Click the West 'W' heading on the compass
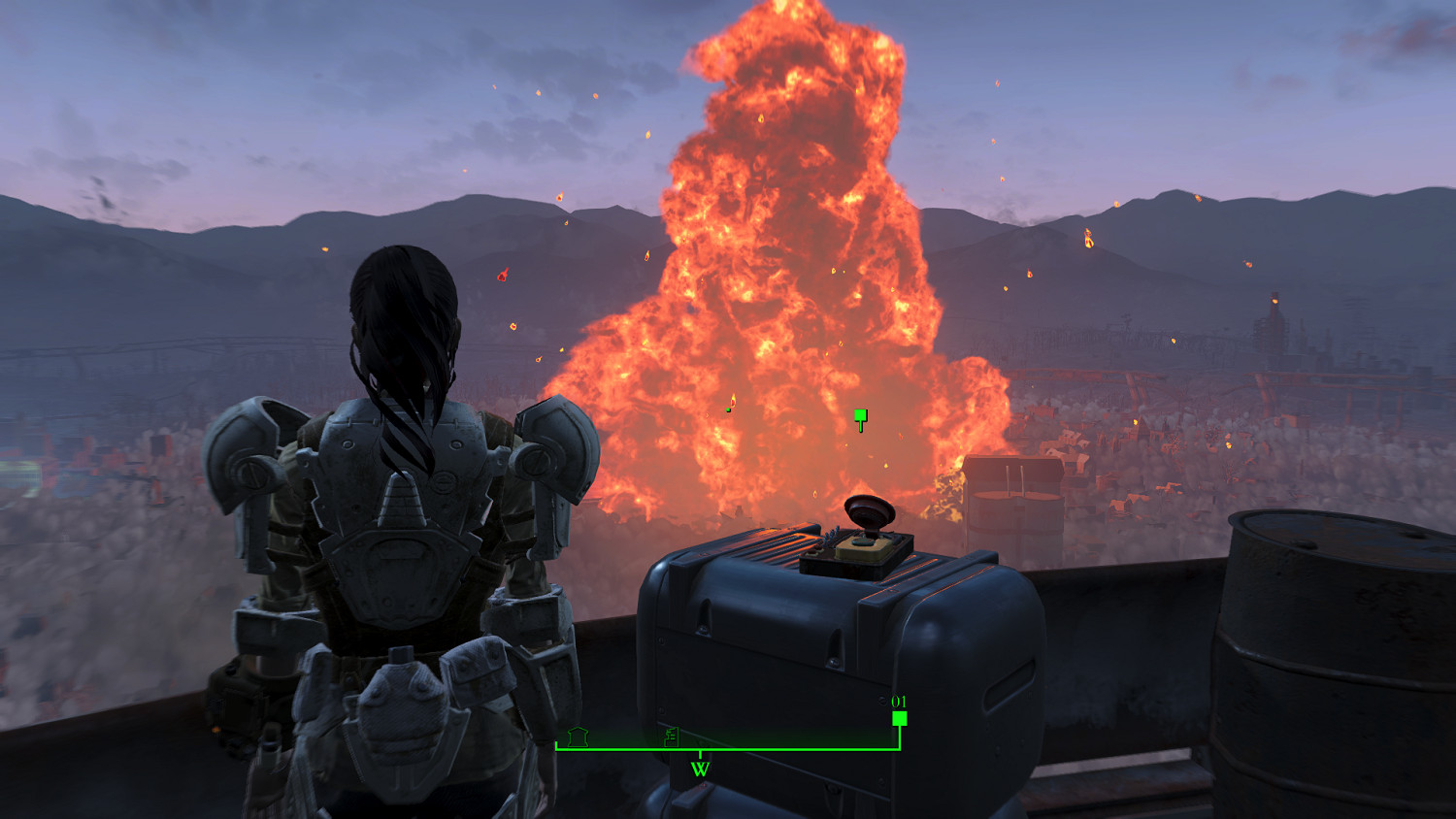 tap(700, 769)
